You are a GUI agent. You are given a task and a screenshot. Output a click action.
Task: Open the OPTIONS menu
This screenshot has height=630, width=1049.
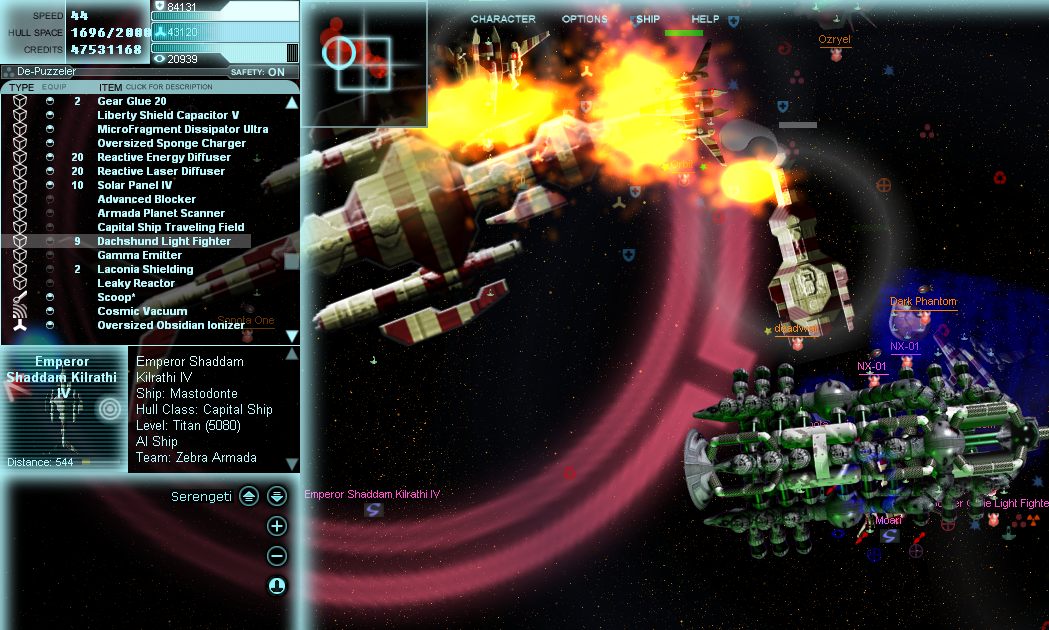click(584, 19)
